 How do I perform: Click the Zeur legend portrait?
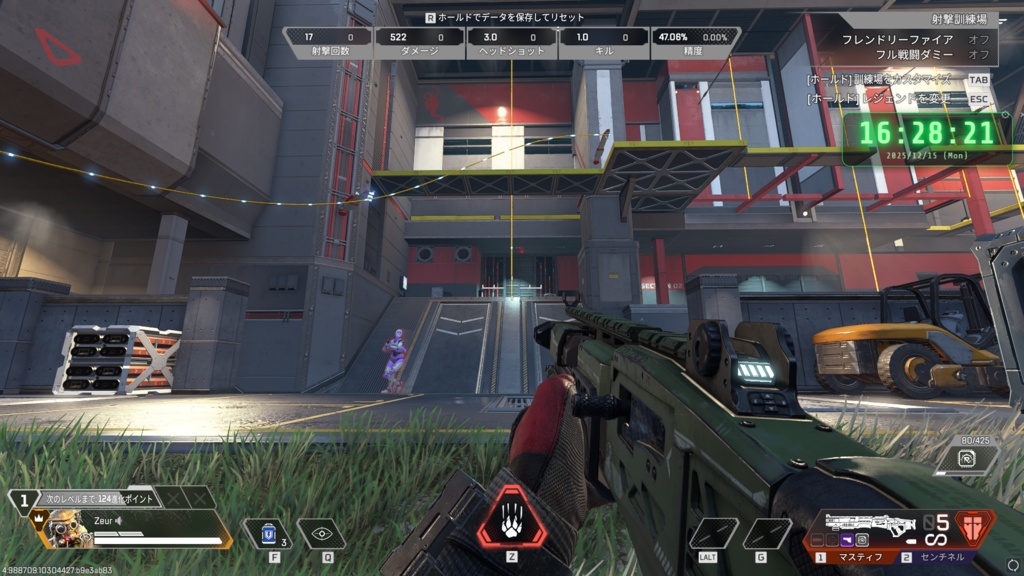click(64, 527)
